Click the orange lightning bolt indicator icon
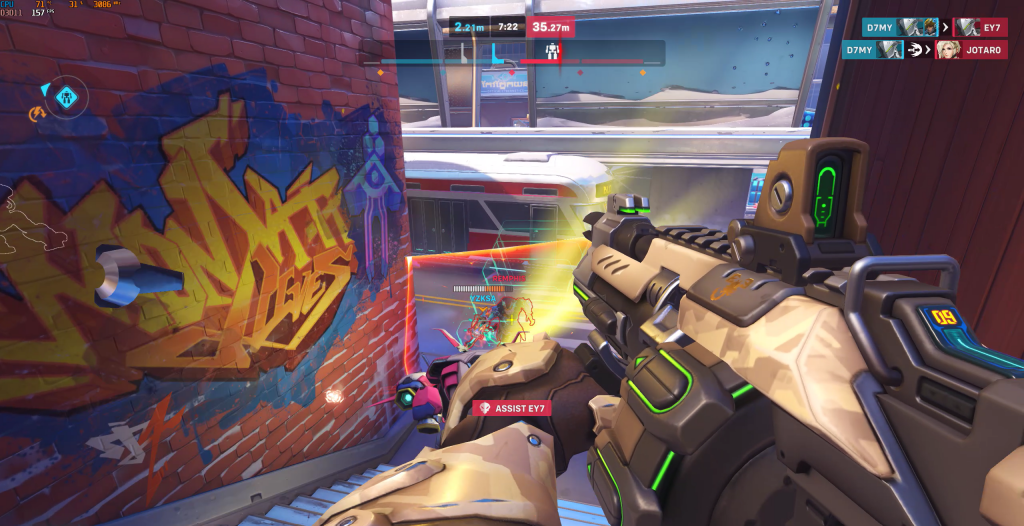This screenshot has width=1024, height=526. pos(40,116)
